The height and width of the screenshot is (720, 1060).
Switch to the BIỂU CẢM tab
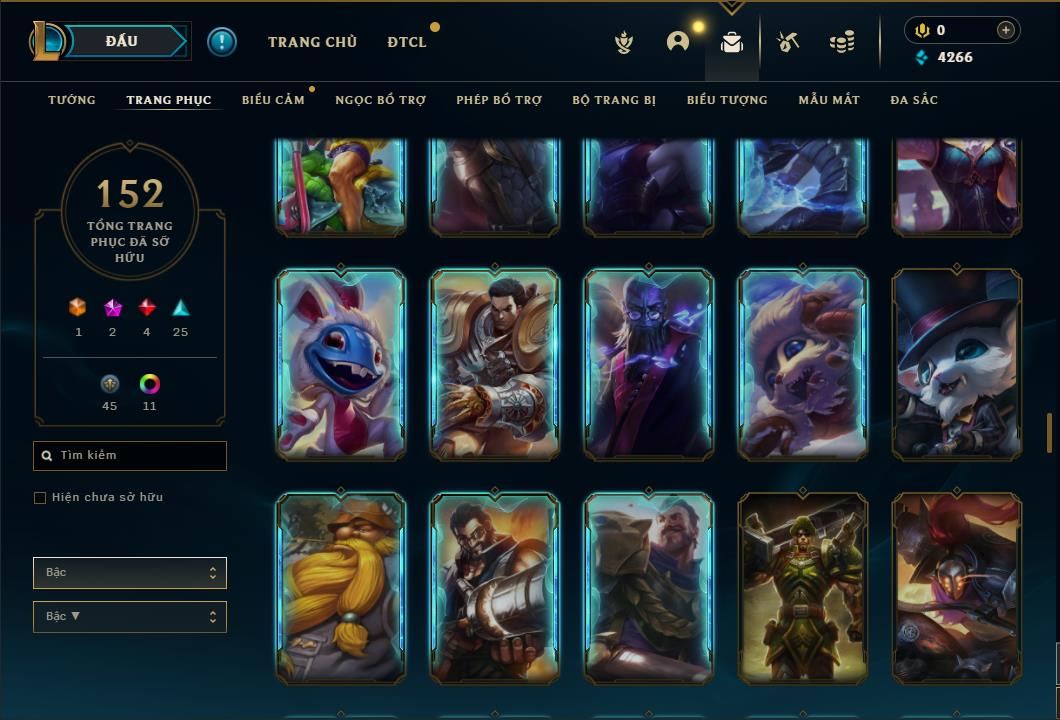[x=273, y=100]
